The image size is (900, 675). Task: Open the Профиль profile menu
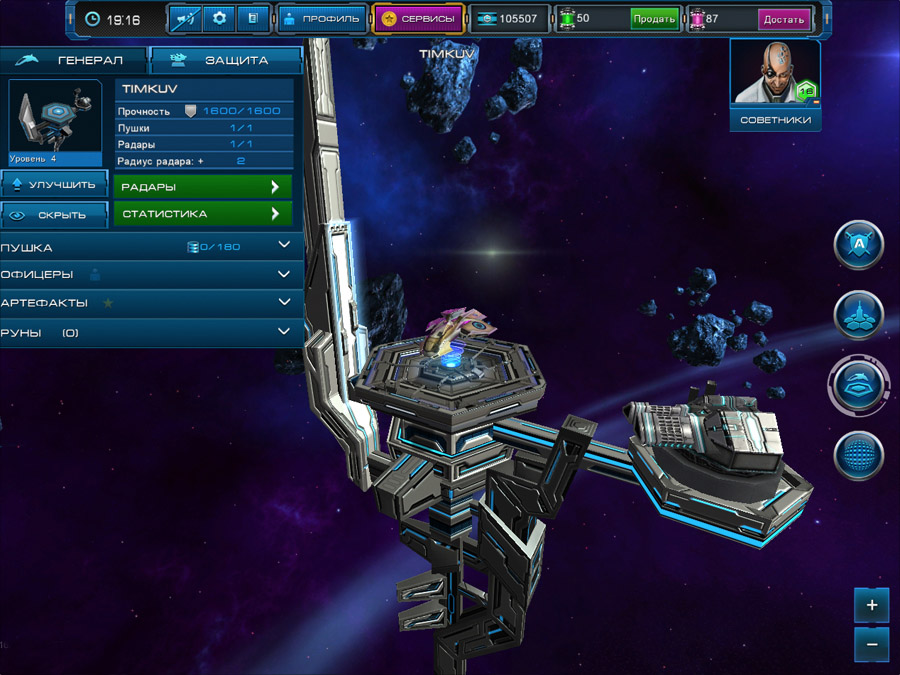(x=321, y=18)
